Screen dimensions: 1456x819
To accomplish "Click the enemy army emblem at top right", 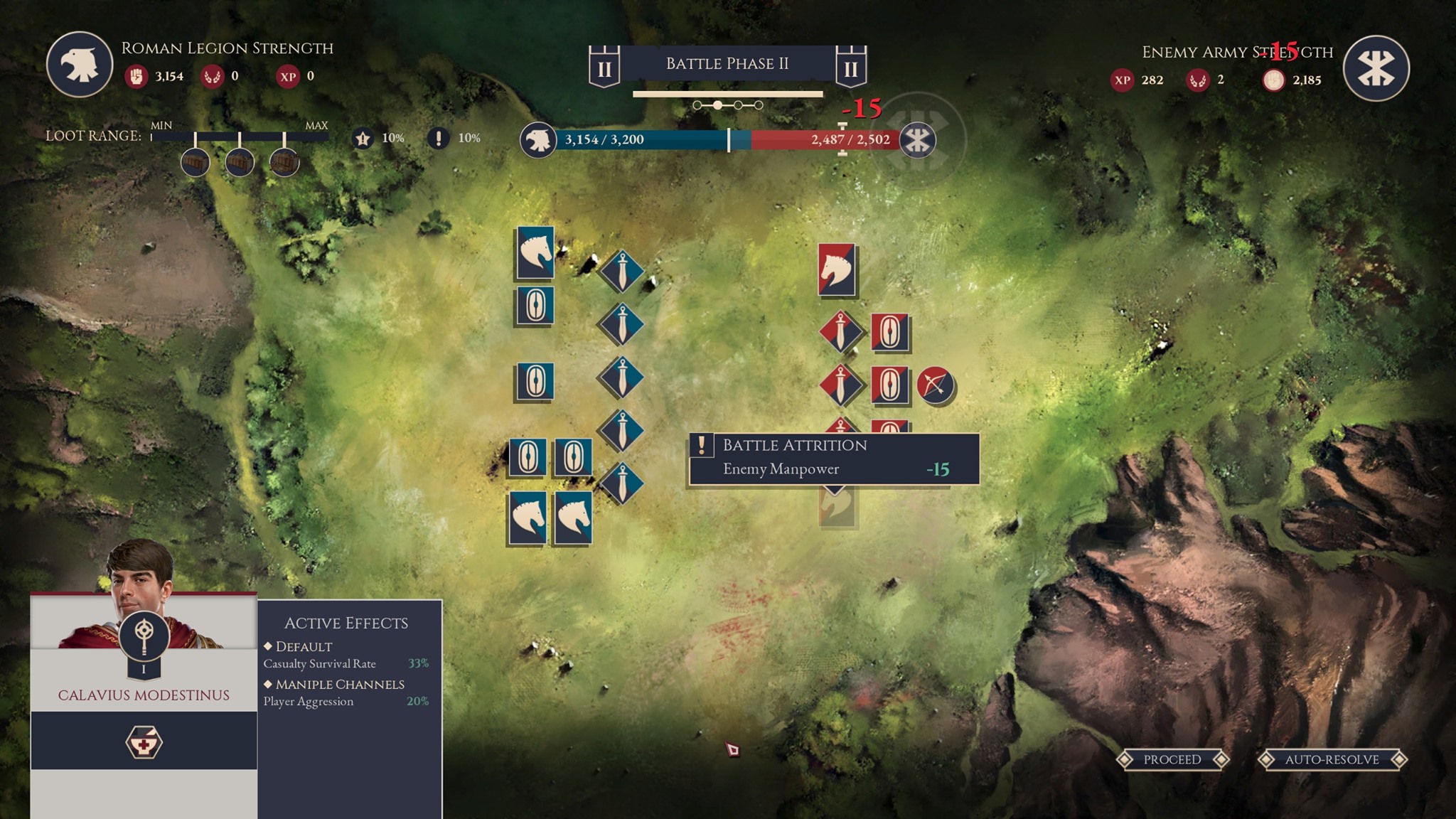I will 1376,68.
